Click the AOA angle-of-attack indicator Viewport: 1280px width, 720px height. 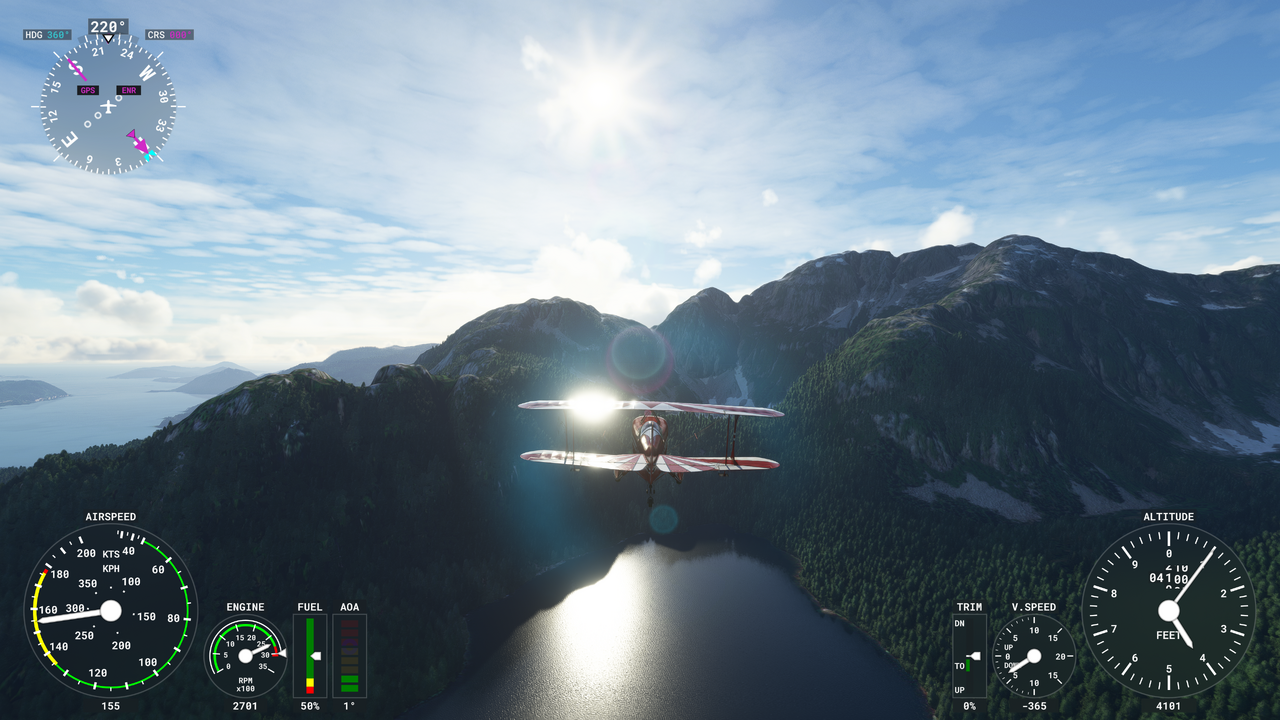click(x=350, y=655)
